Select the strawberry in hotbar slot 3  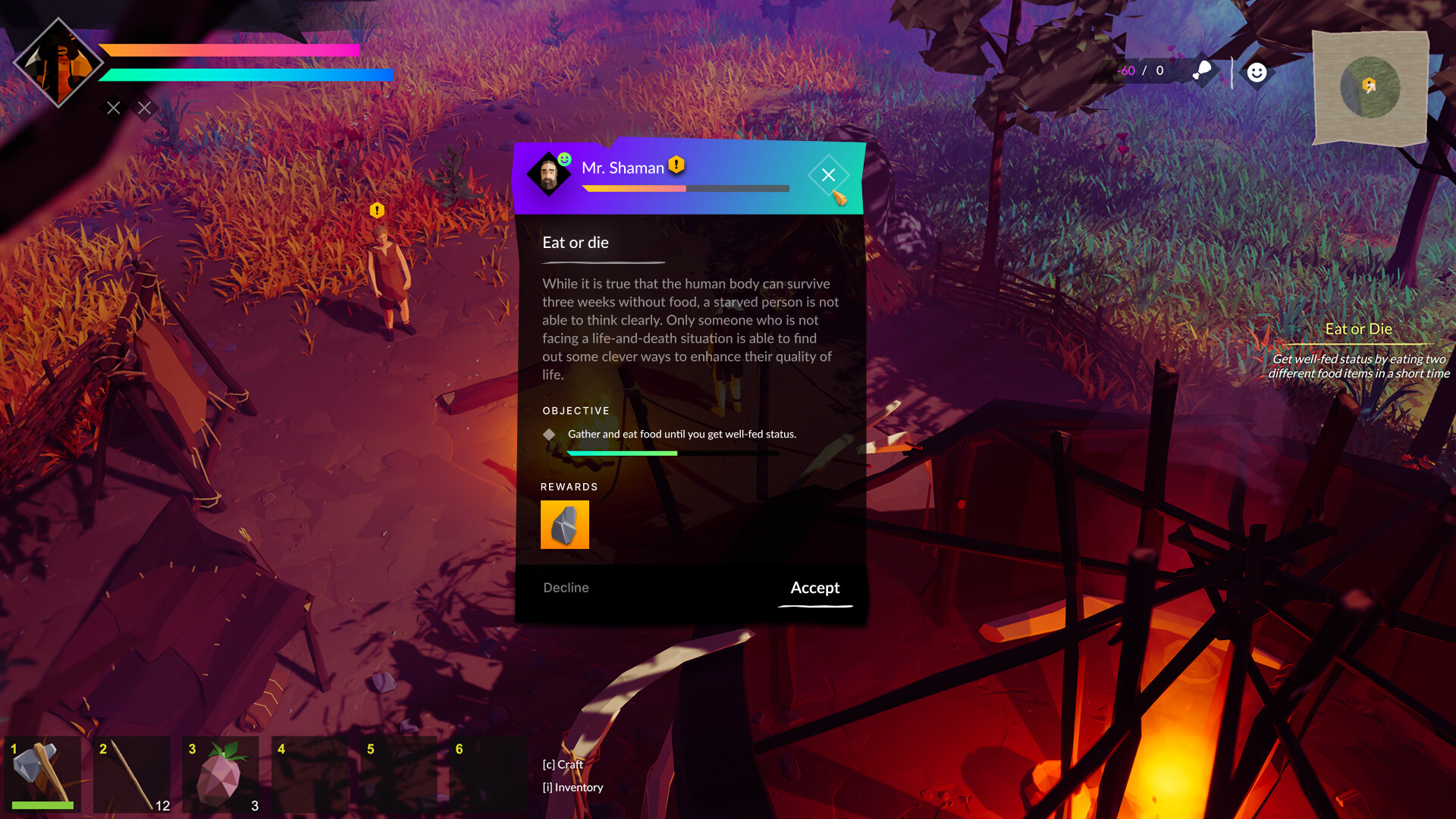click(221, 773)
